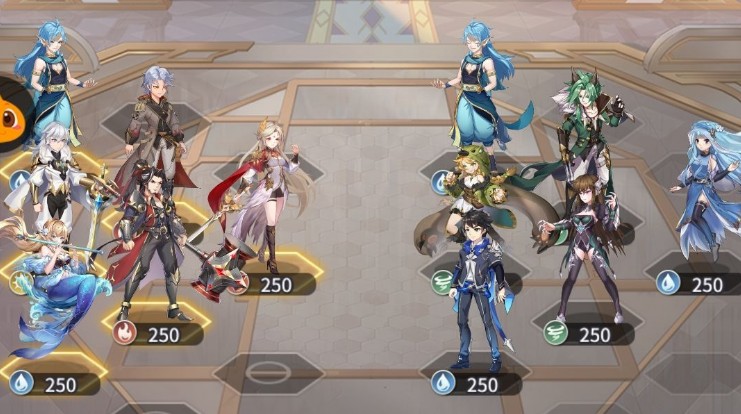The height and width of the screenshot is (414, 741).
Task: Inspect the enemy green-haired horned warrior
Action: [588, 130]
